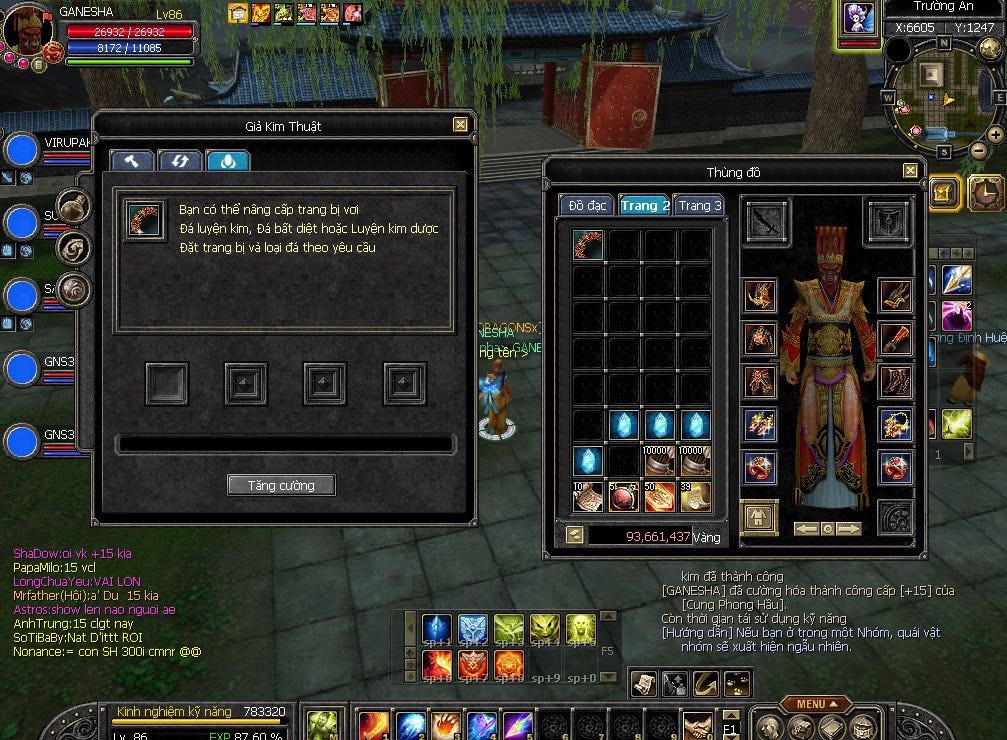Toggle the avatar outfit button under equipment

tap(759, 517)
